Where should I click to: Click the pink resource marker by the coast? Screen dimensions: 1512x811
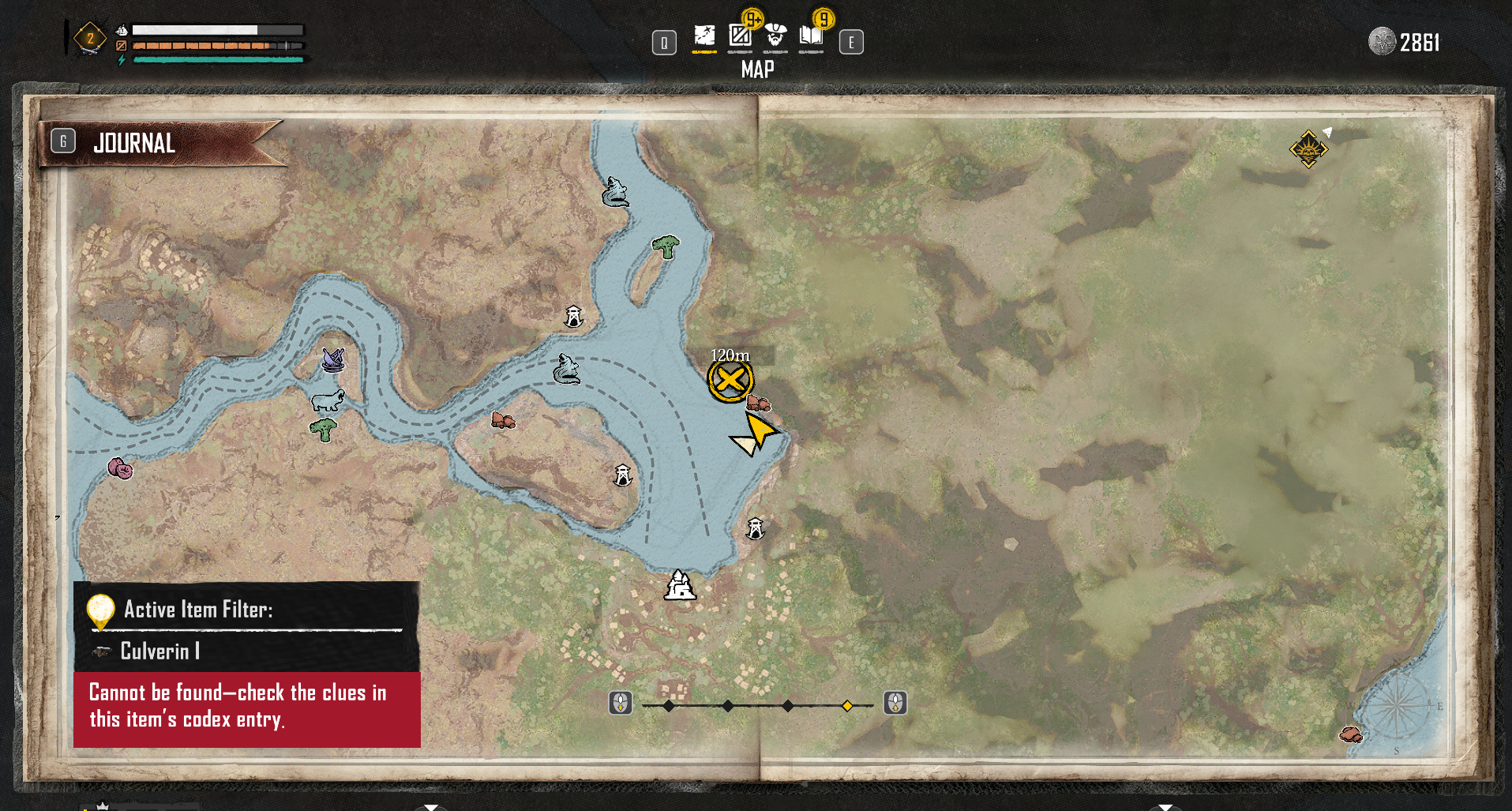tap(120, 468)
